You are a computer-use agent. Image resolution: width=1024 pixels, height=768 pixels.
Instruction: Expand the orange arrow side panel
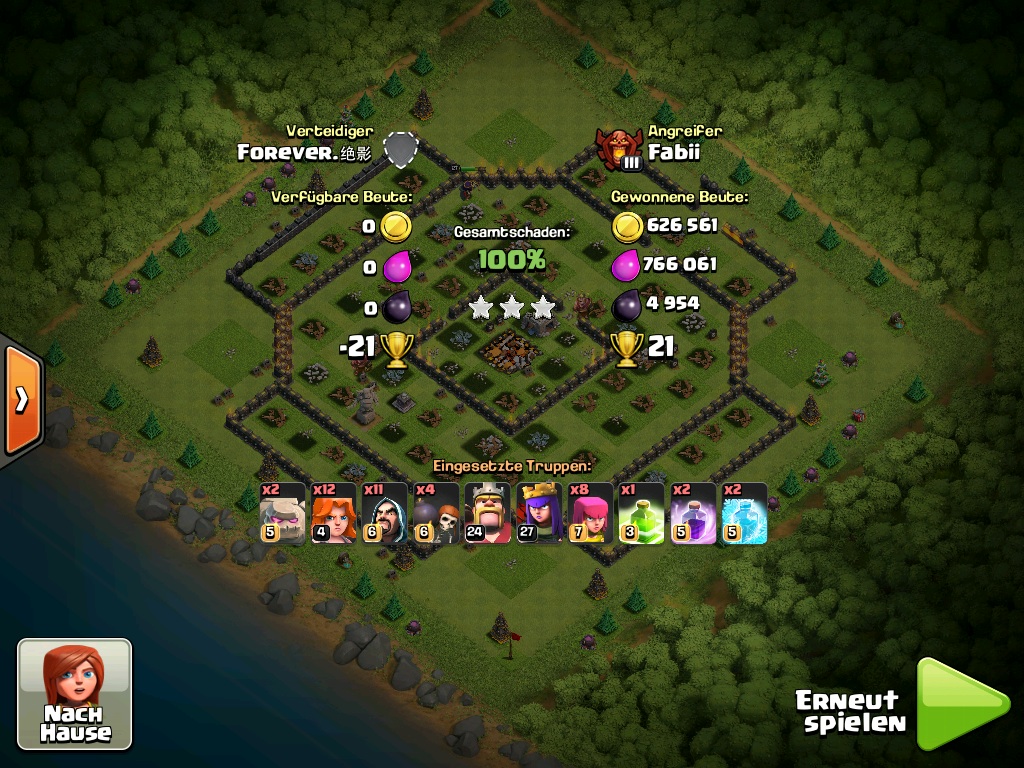[20, 399]
